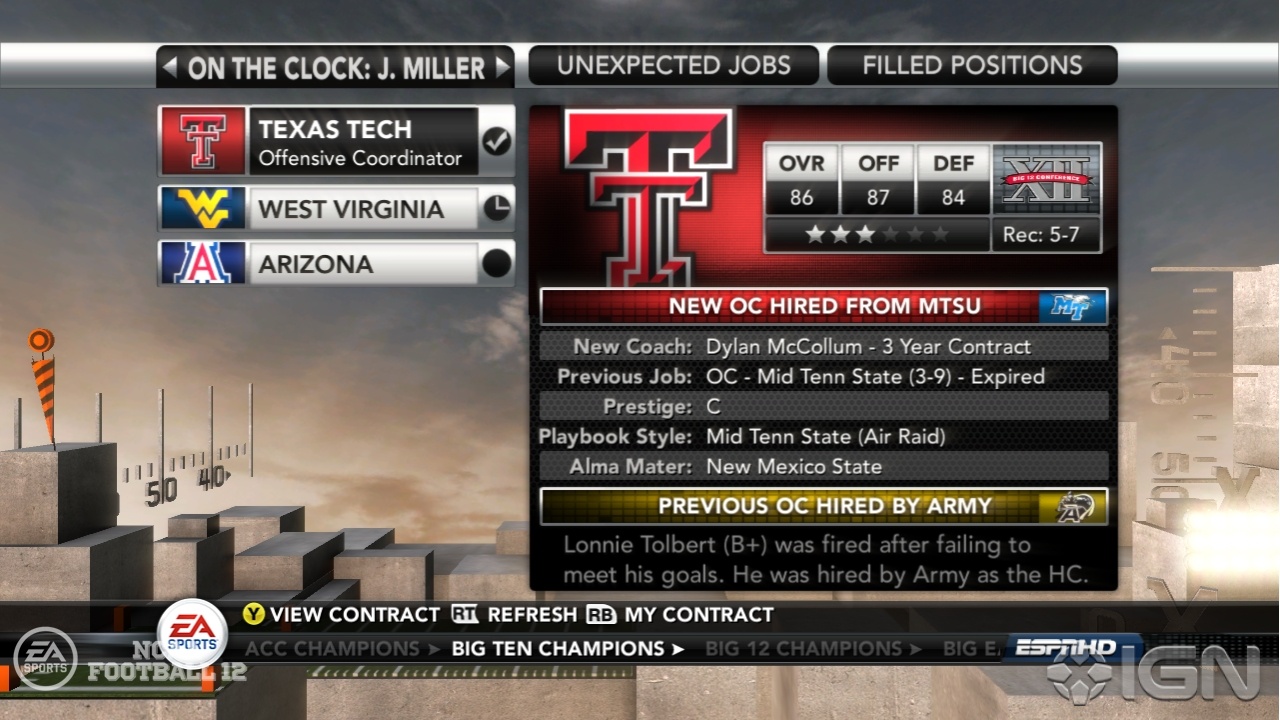Pick the Arizona team row
The height and width of the screenshot is (720, 1280).
336,264
